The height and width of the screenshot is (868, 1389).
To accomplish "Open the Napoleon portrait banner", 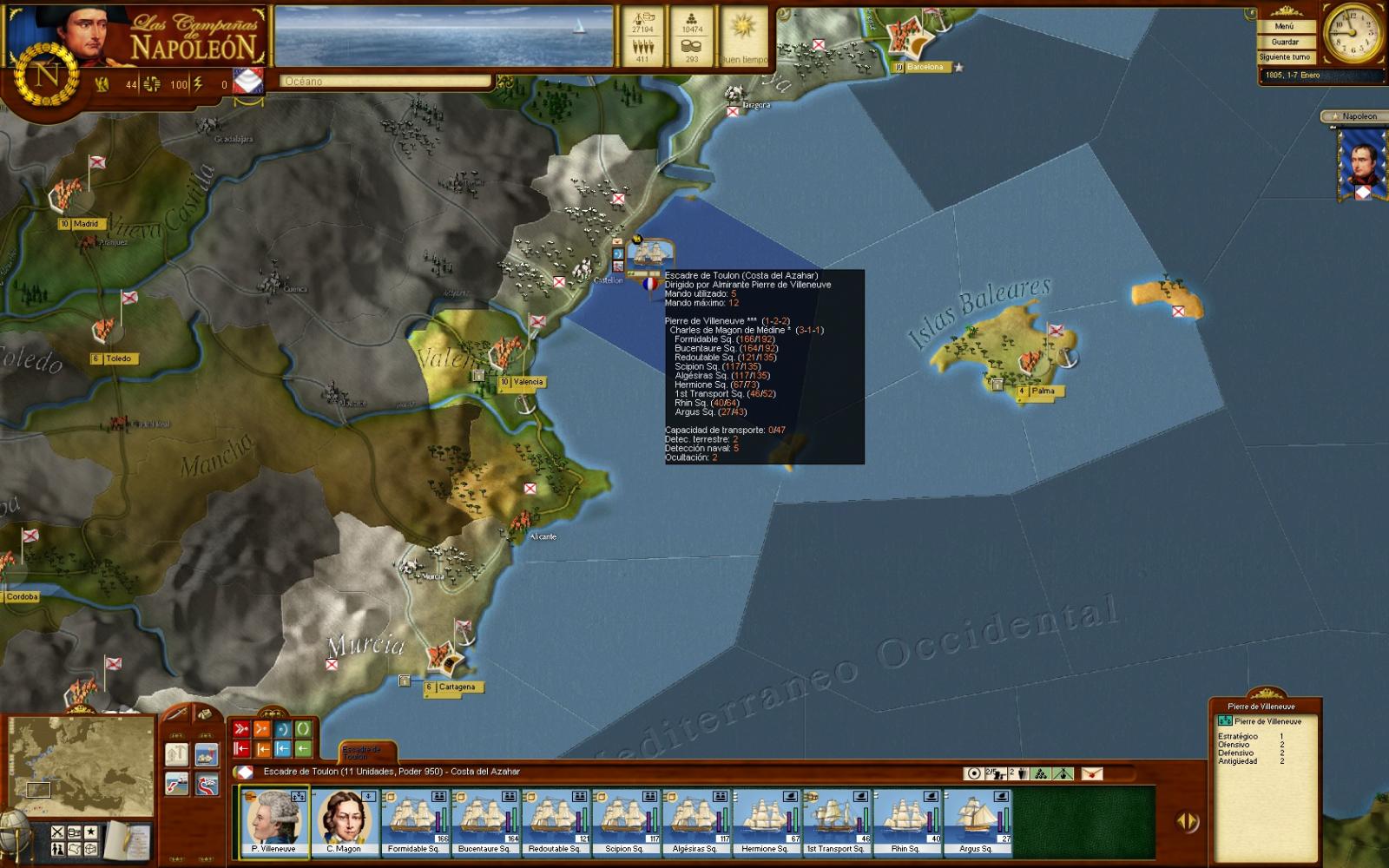I will [x=1359, y=165].
